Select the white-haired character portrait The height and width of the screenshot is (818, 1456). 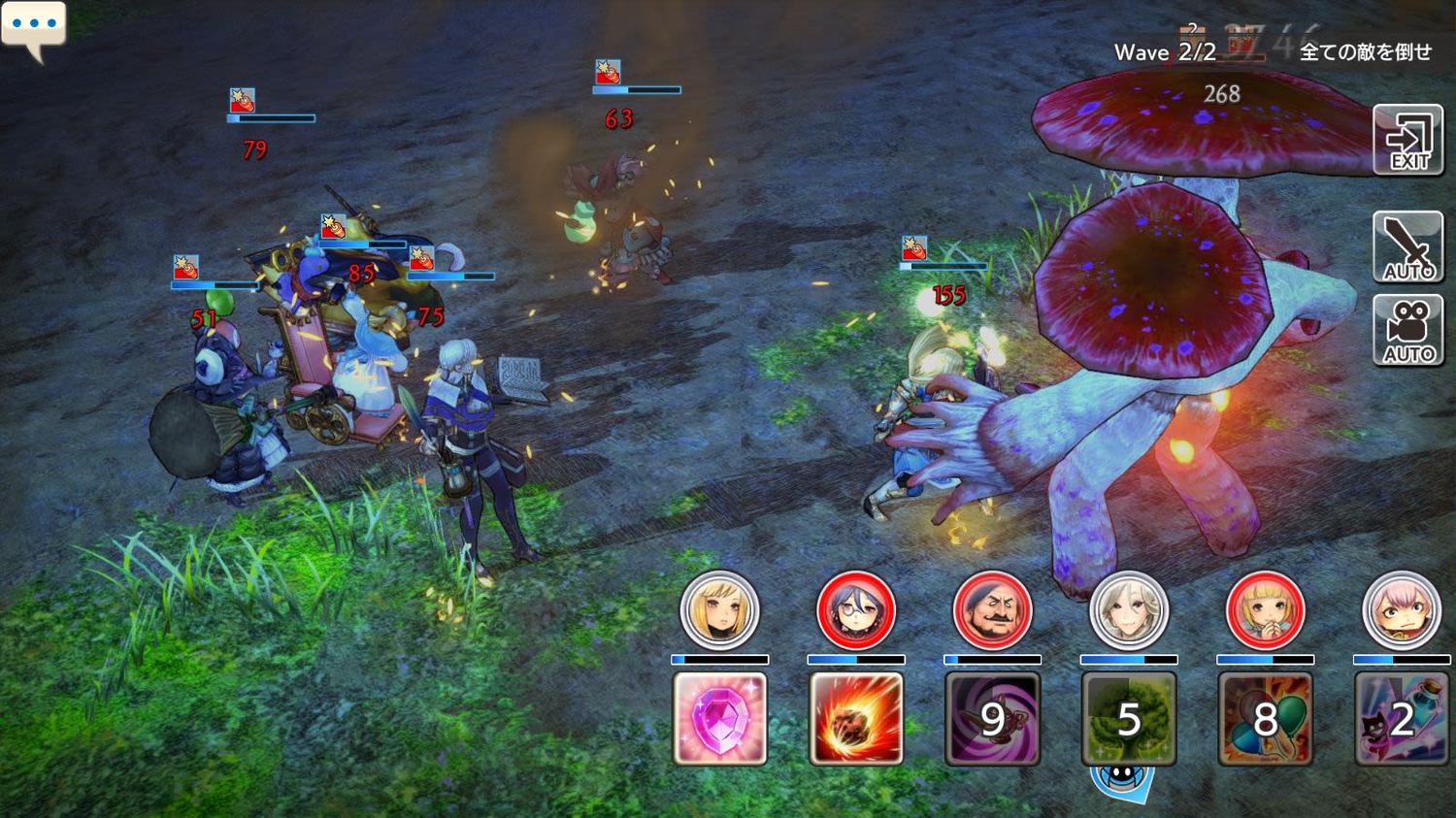click(x=1129, y=610)
